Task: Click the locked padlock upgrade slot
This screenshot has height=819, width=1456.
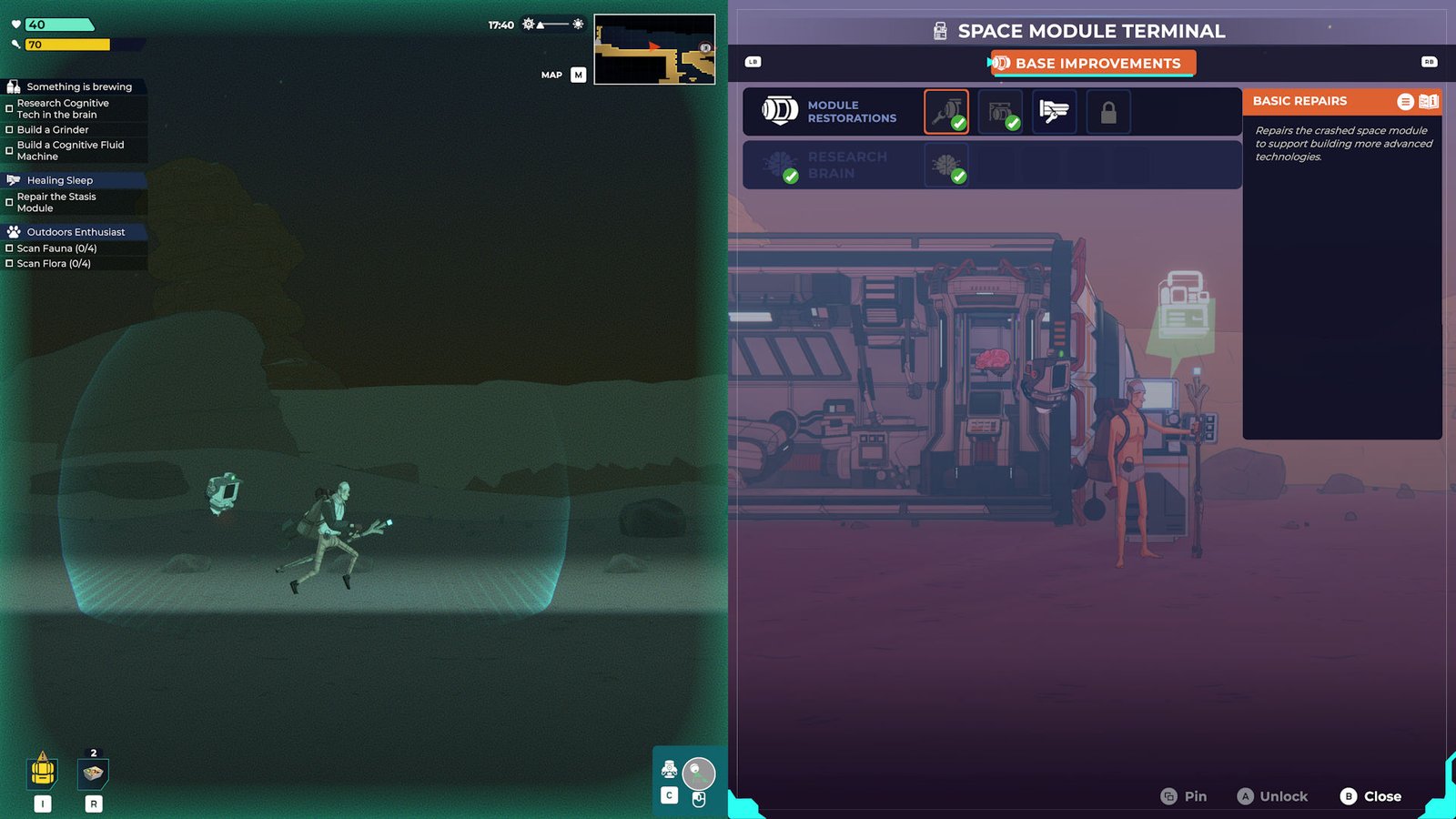Action: click(1107, 112)
